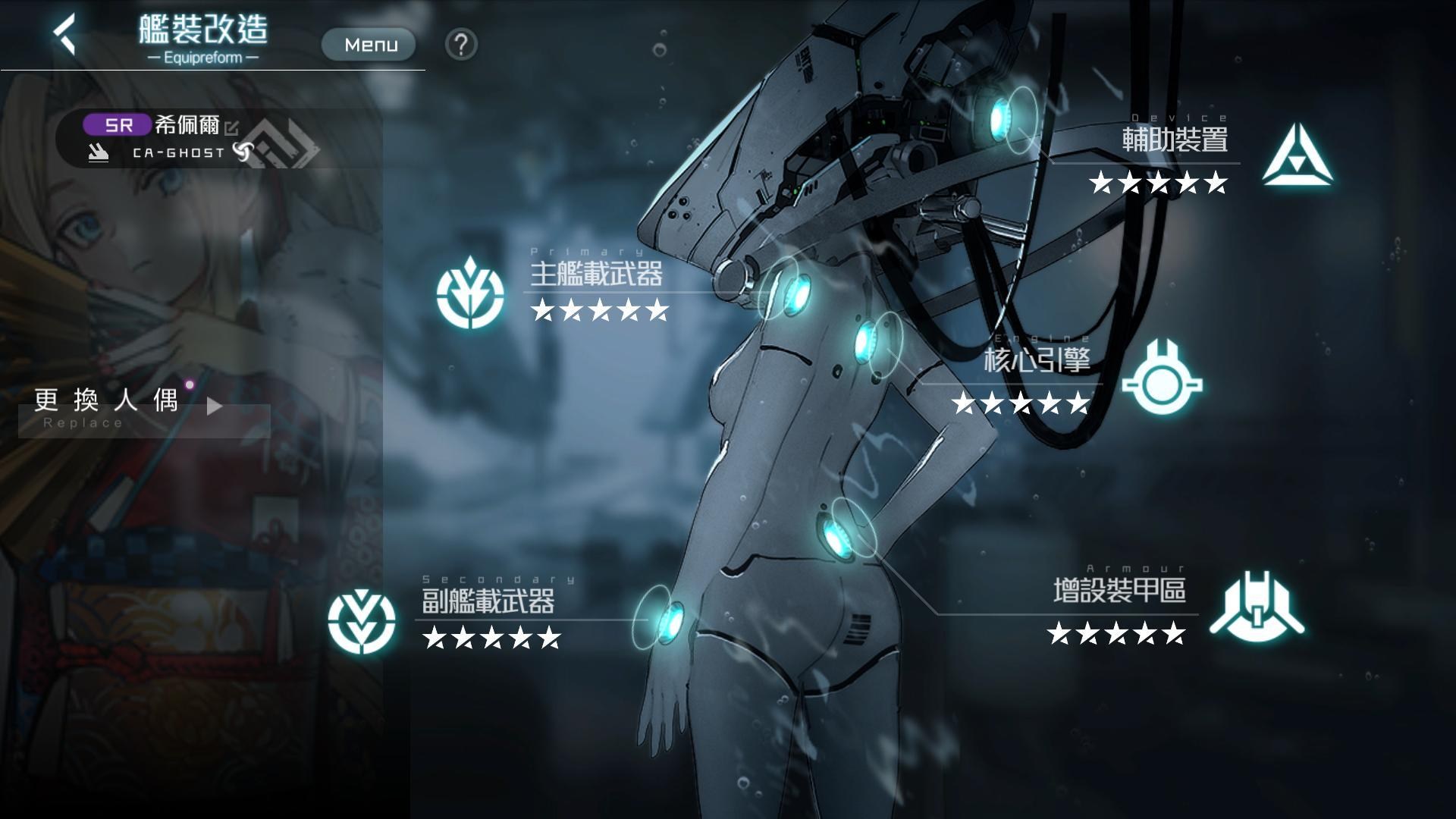This screenshot has height=819, width=1456.
Task: Open the Secondary 副艦載武器 equipment slot
Action: click(x=362, y=621)
